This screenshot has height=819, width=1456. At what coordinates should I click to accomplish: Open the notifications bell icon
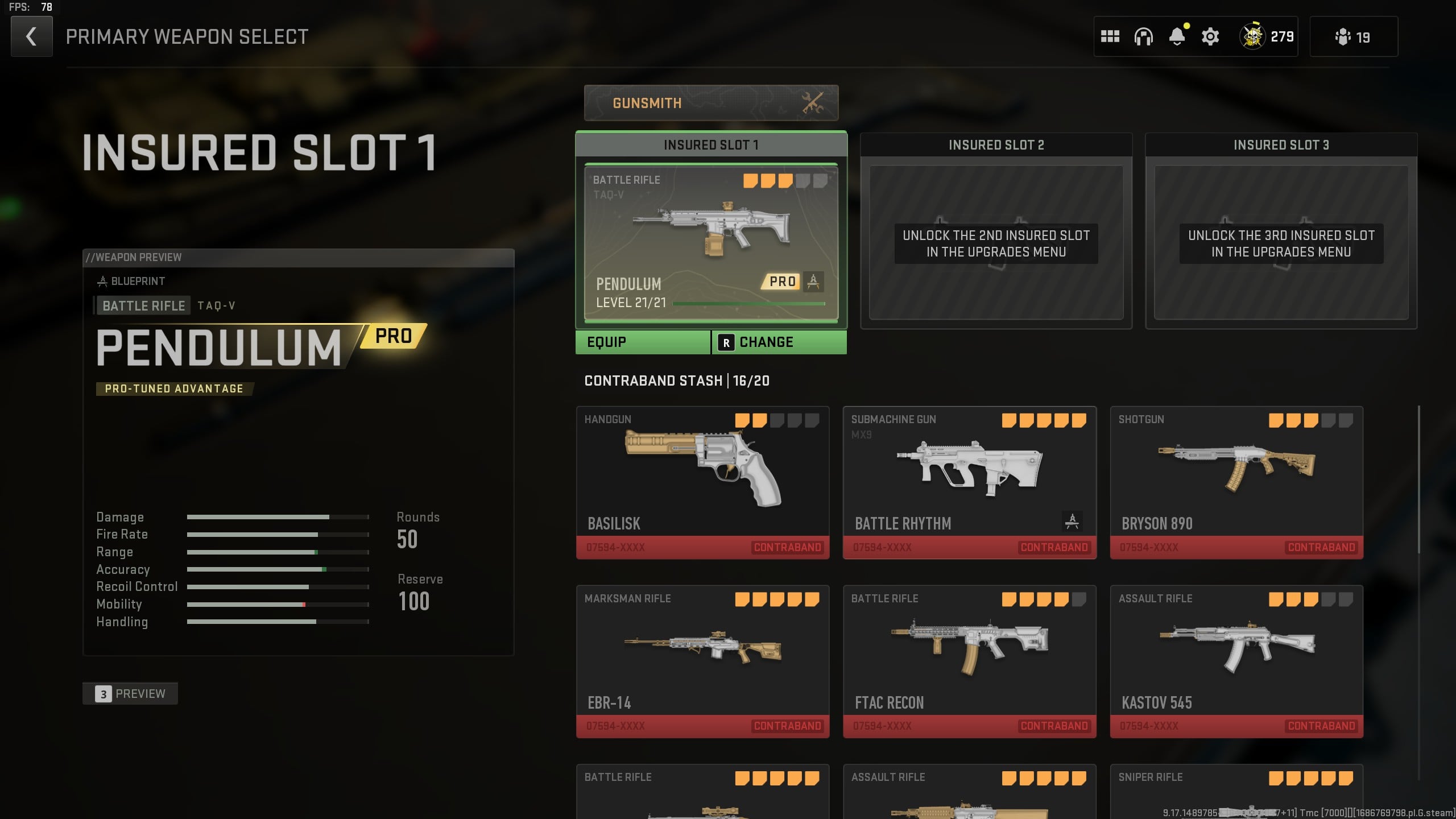point(1177,36)
